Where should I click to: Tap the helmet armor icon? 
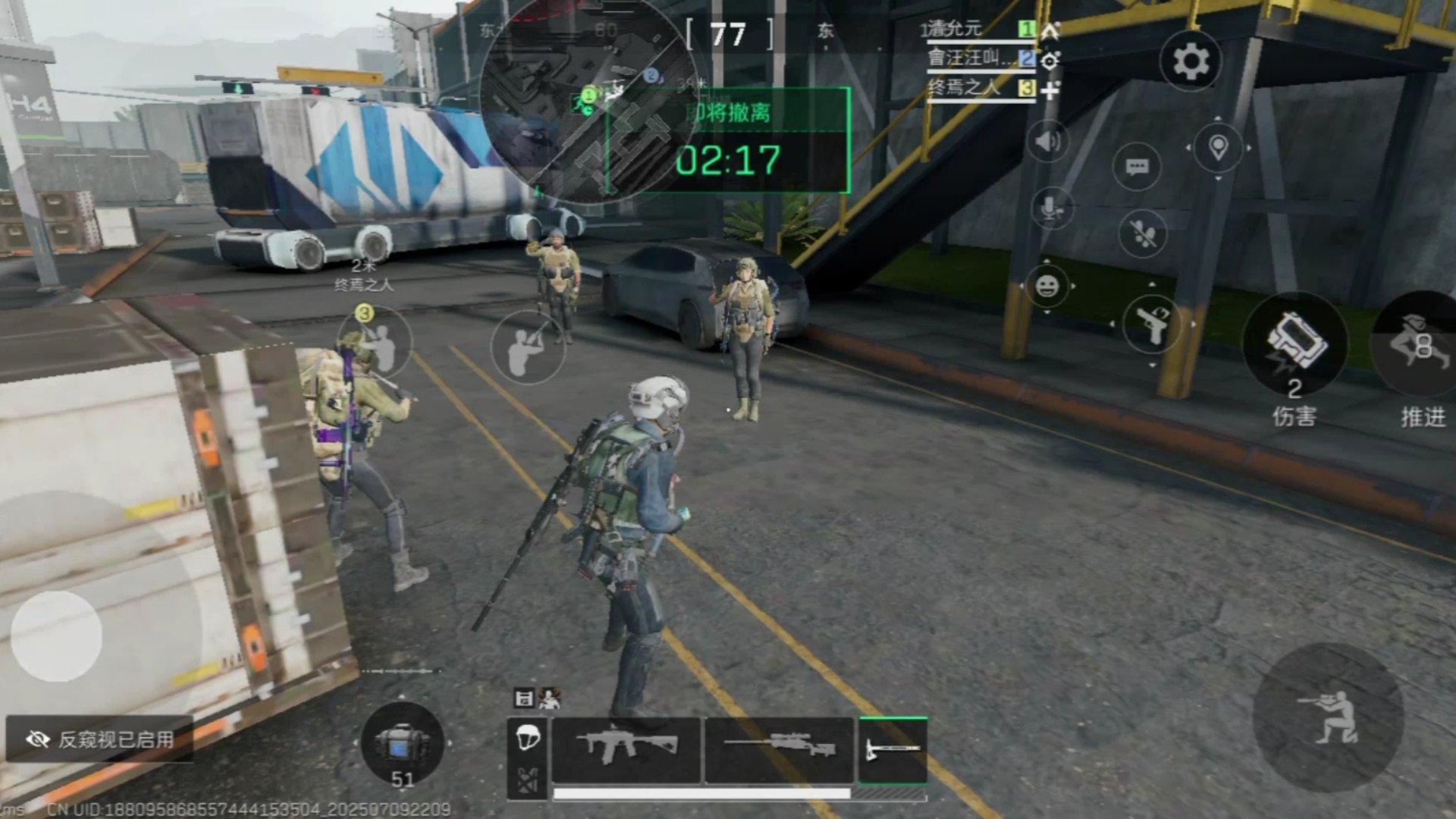[528, 737]
